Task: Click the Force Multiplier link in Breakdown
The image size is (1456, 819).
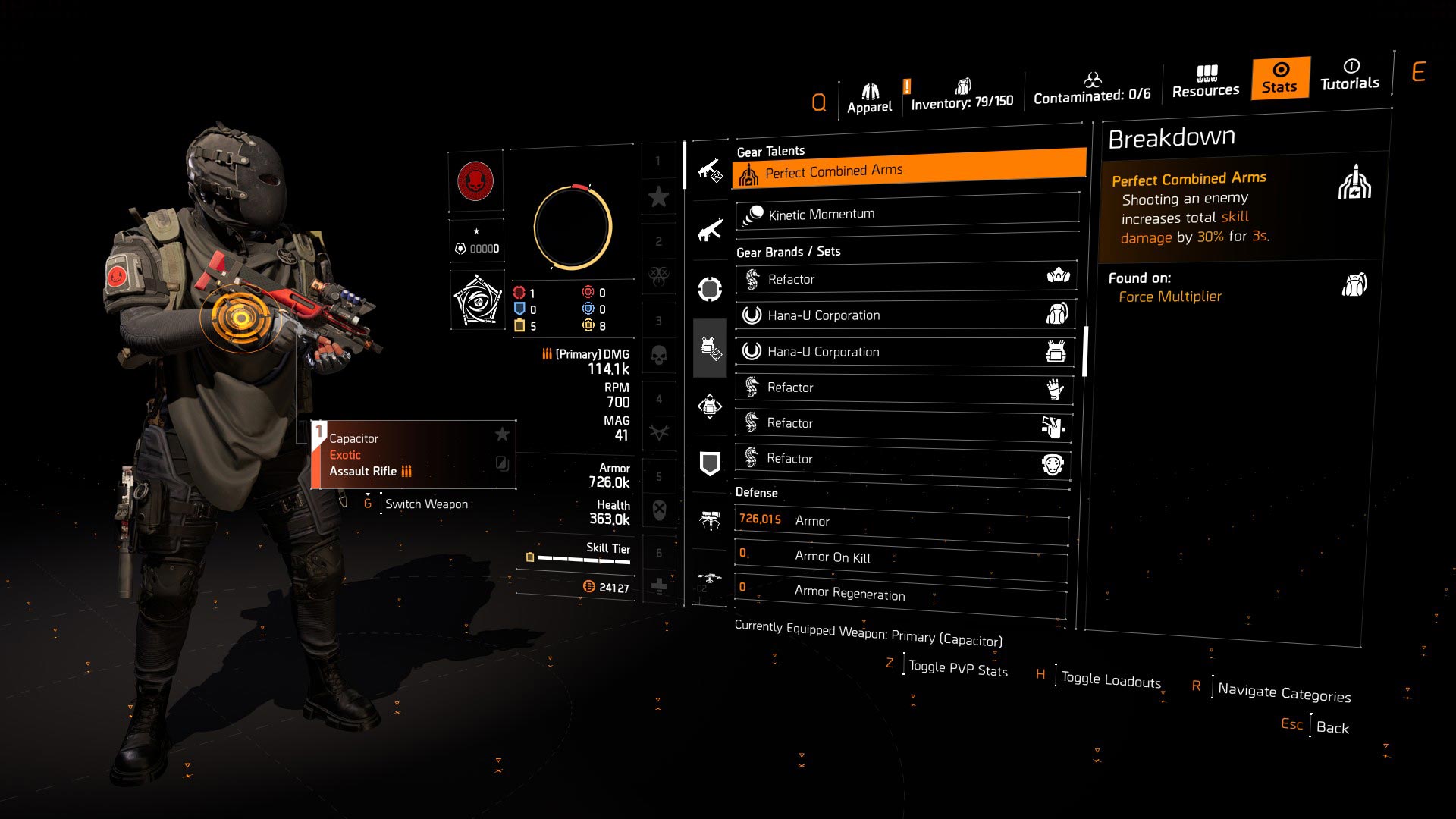Action: point(1169,297)
